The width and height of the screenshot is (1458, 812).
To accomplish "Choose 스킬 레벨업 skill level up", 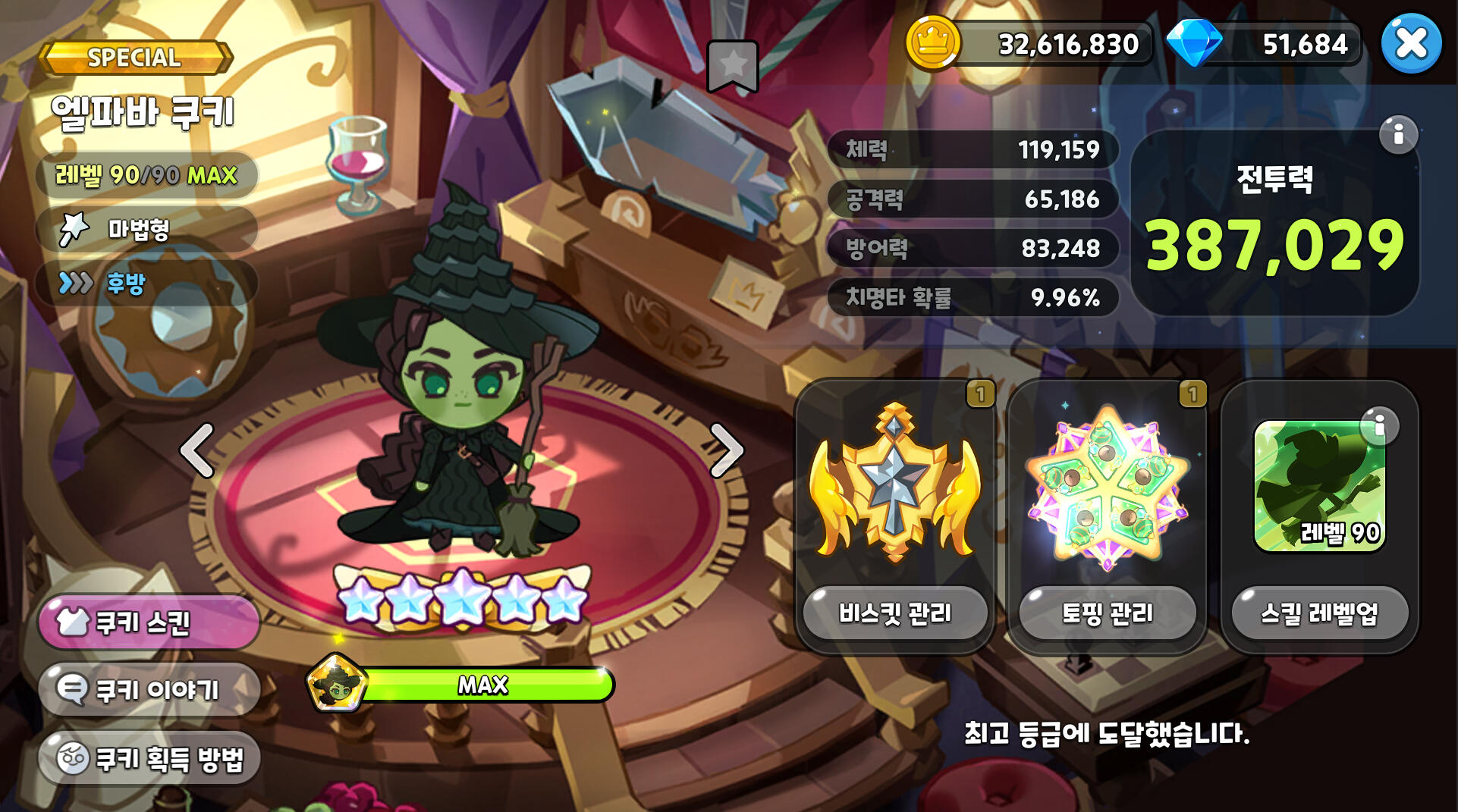I will 1319,613.
